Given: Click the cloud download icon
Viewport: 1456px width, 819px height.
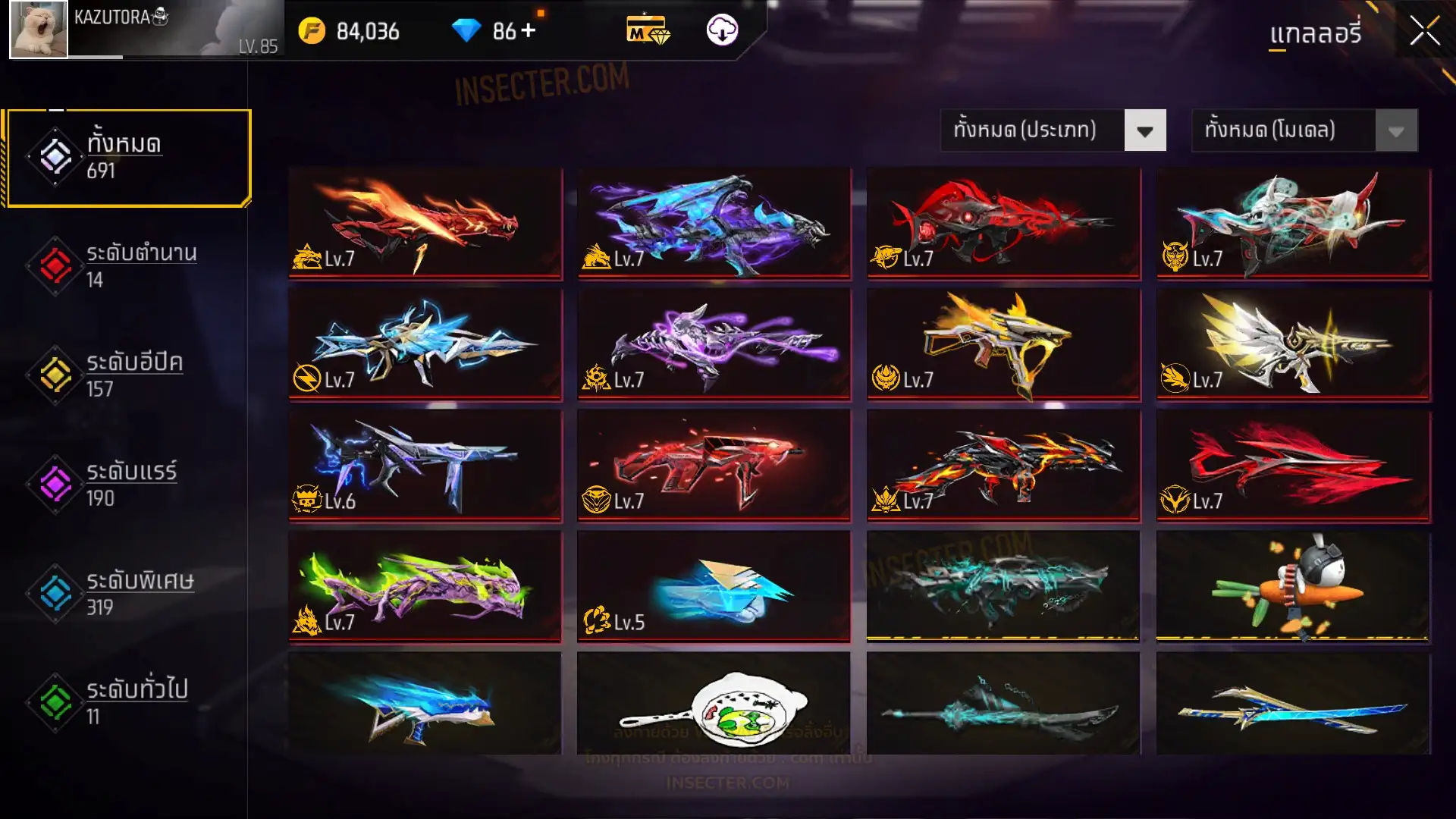Looking at the screenshot, I should tap(722, 30).
